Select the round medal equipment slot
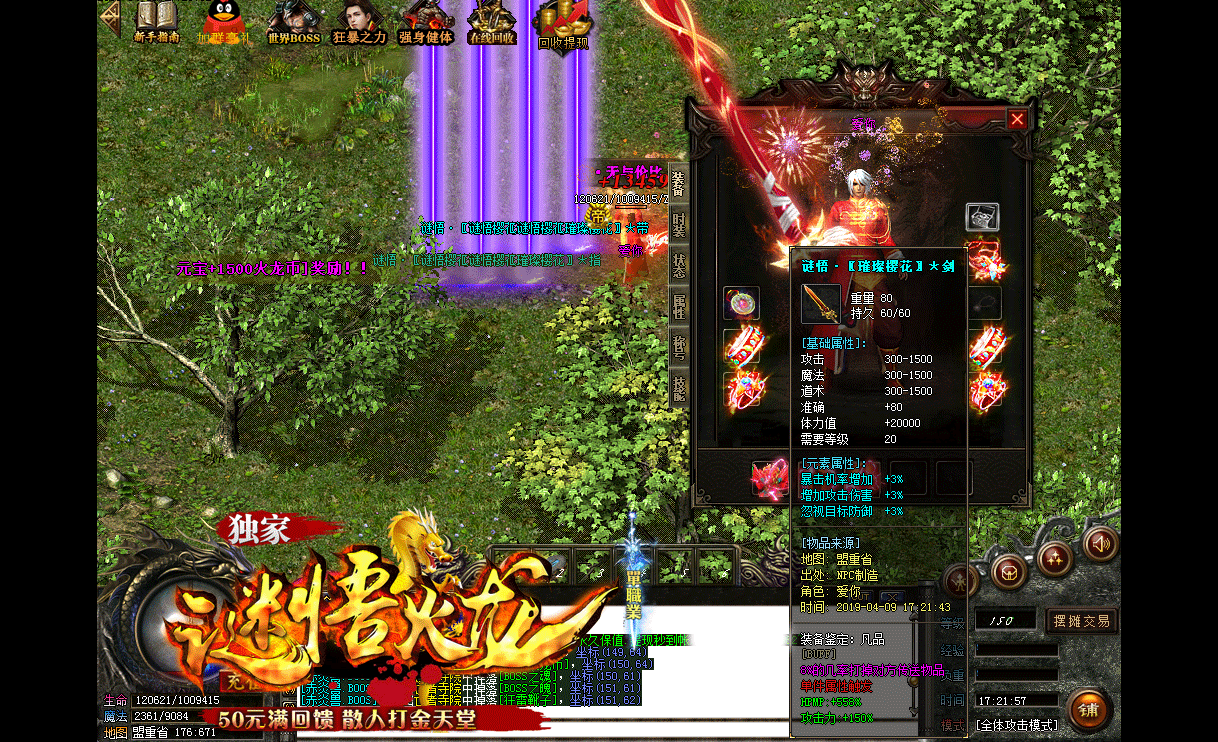The image size is (1218, 742). [x=741, y=303]
